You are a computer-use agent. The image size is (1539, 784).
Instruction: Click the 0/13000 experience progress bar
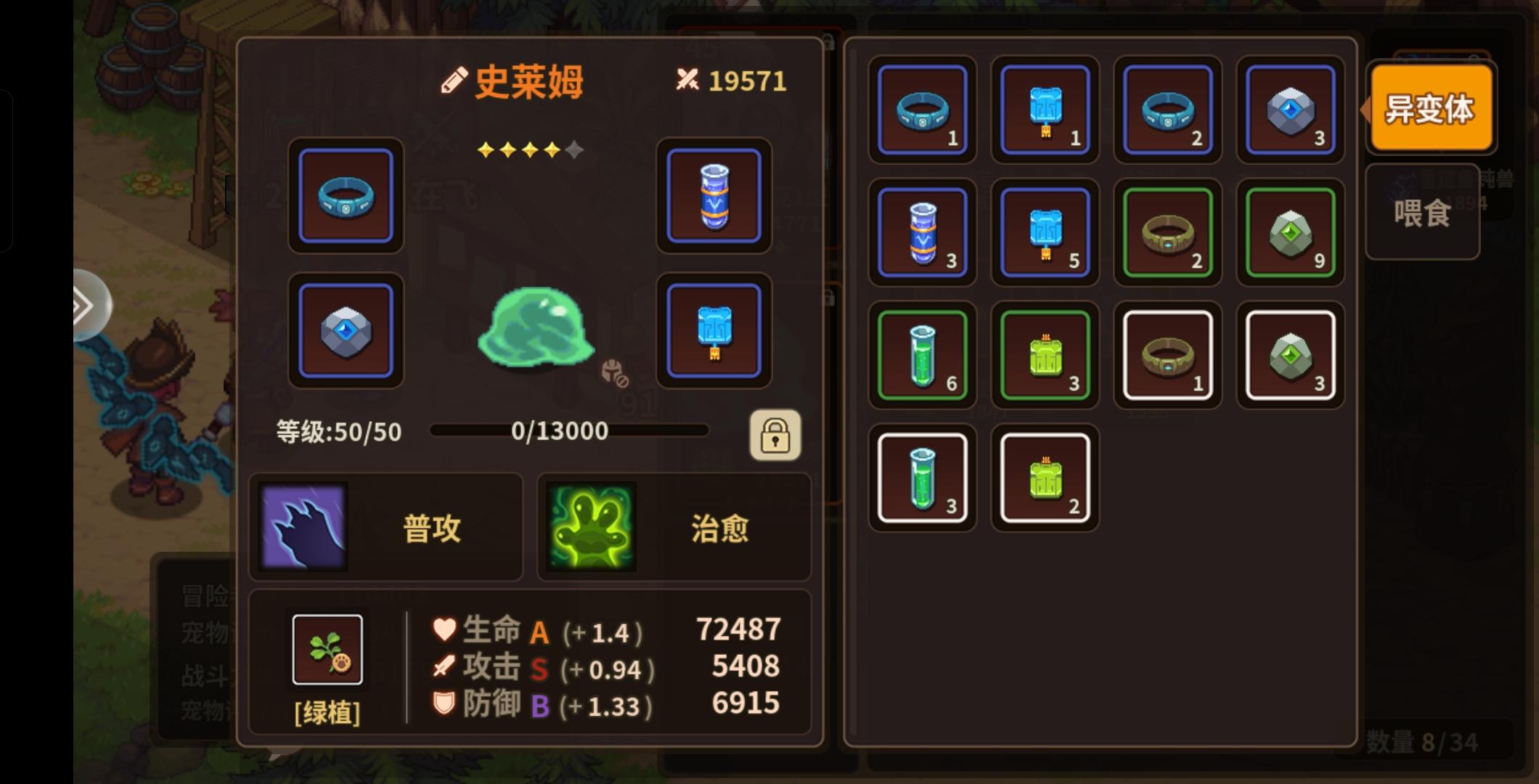pos(570,430)
